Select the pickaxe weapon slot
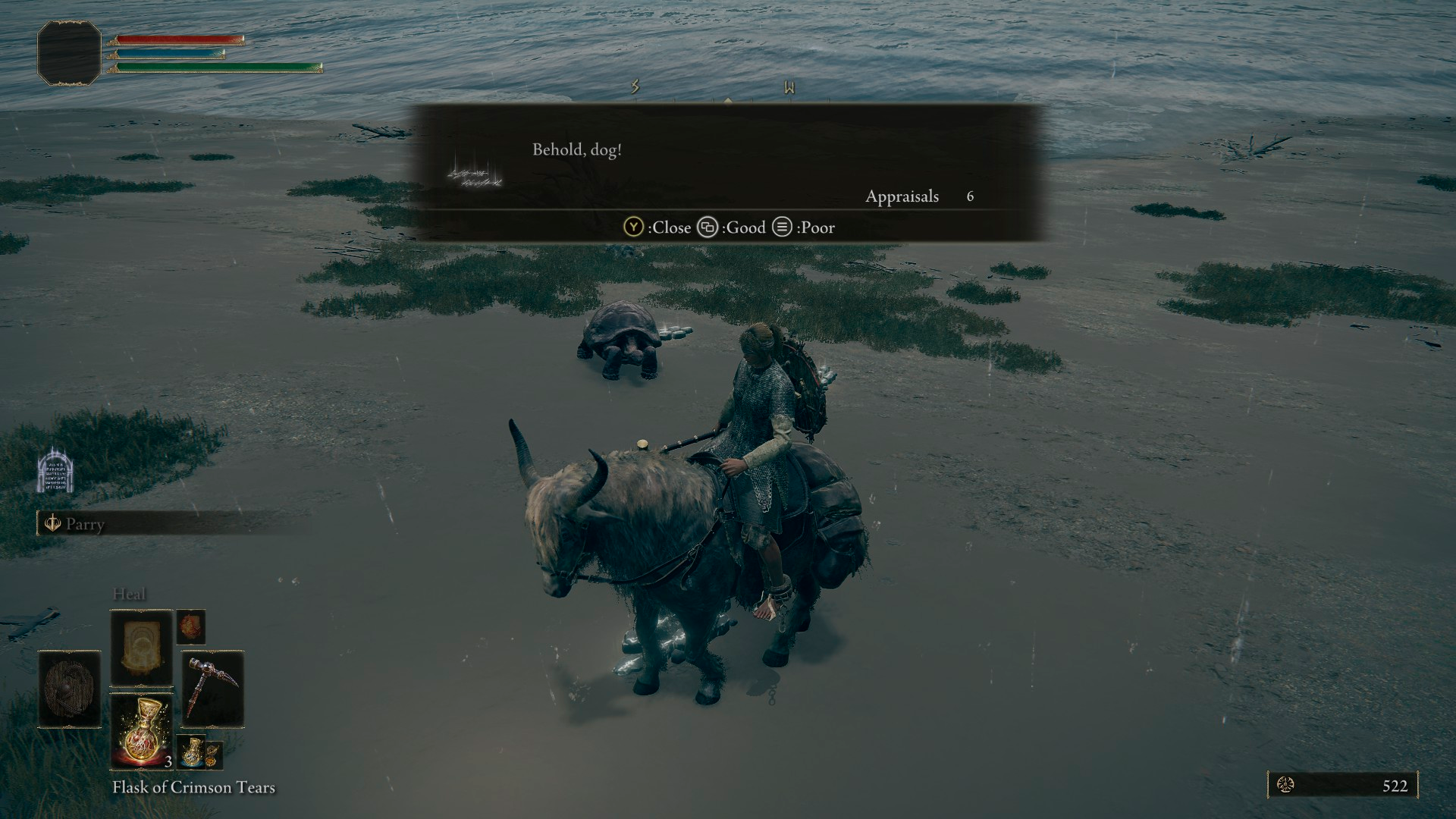1456x819 pixels. click(x=212, y=689)
